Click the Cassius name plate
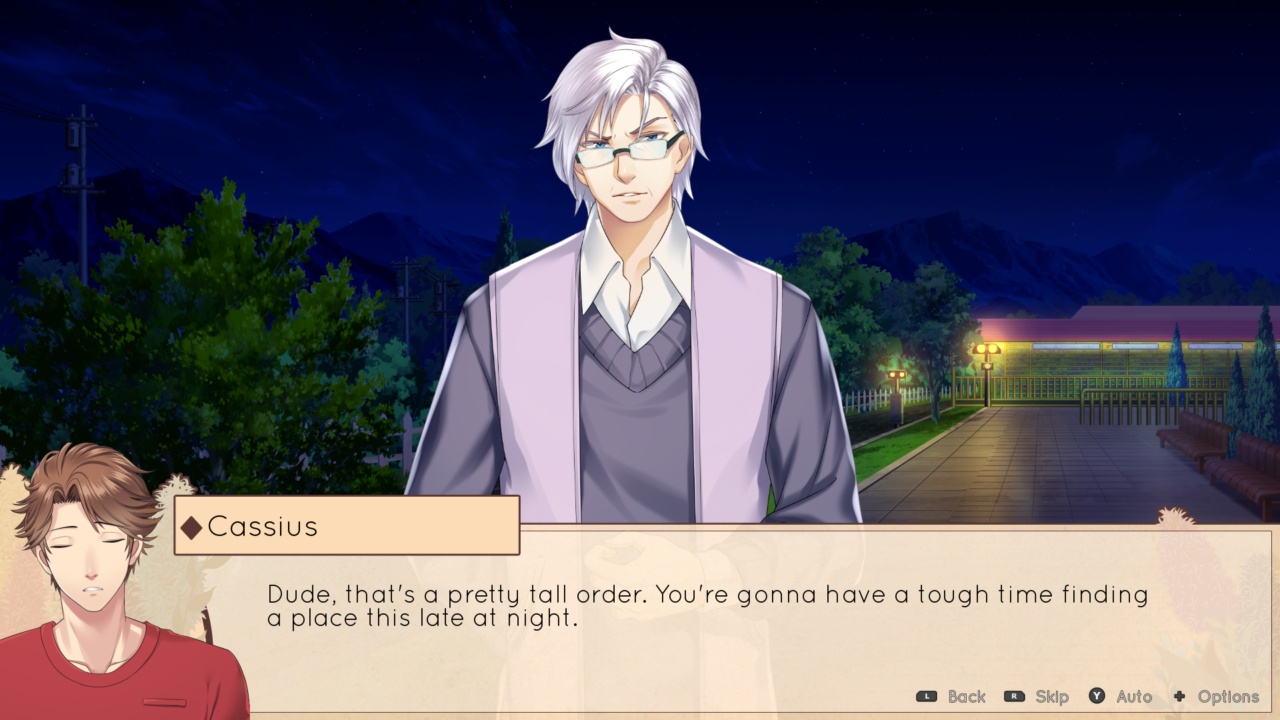 tap(345, 527)
